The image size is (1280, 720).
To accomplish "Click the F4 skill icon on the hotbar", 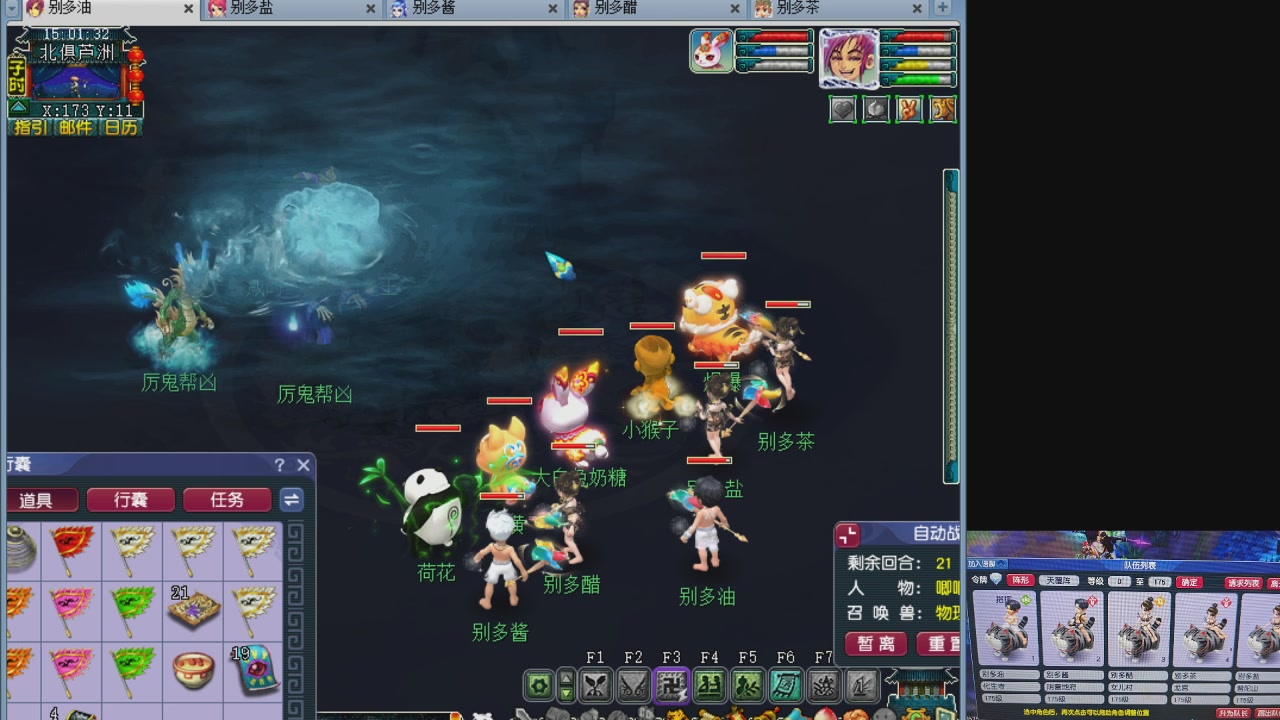I will [x=709, y=686].
